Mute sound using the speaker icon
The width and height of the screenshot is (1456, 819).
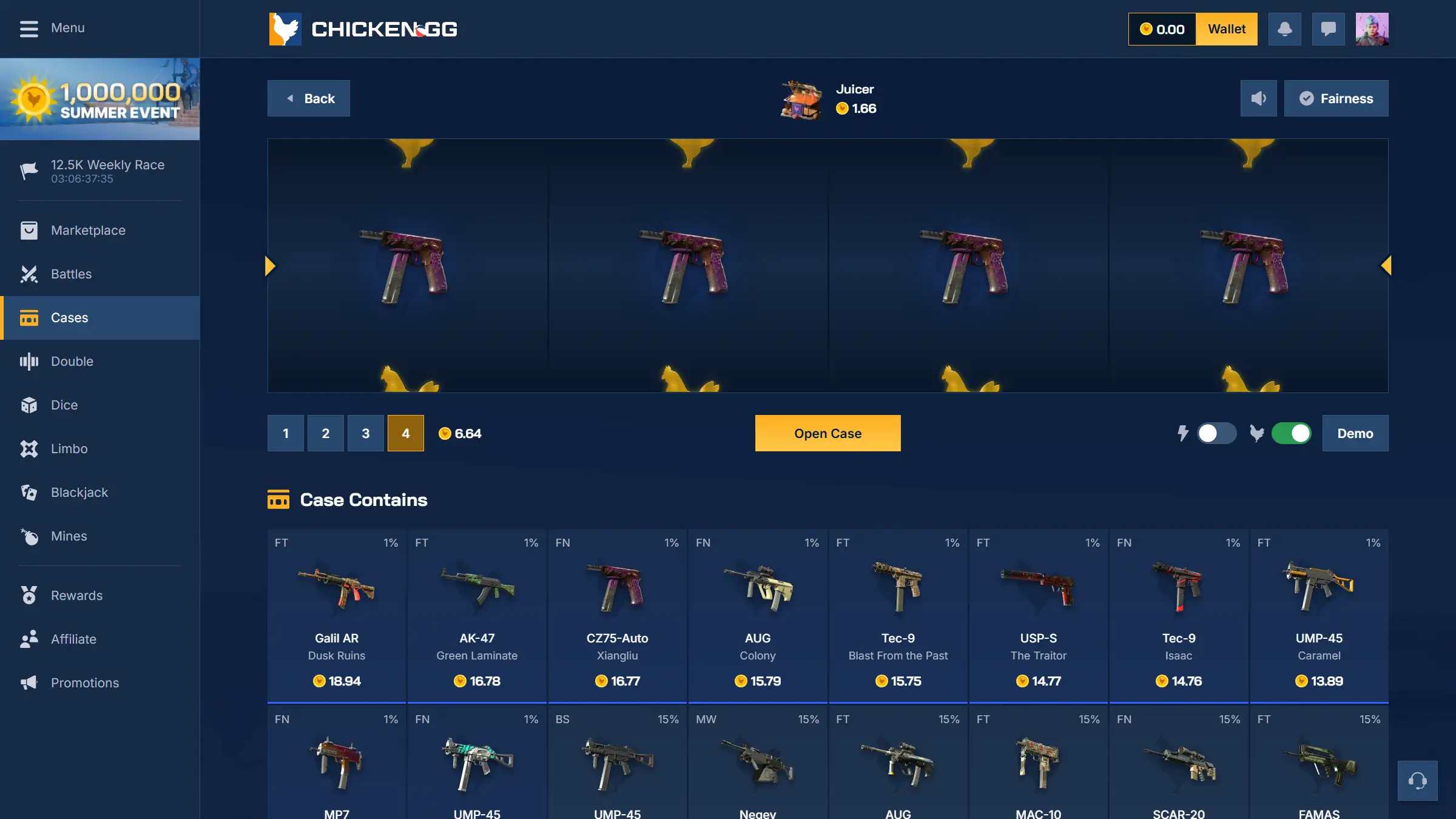point(1259,98)
